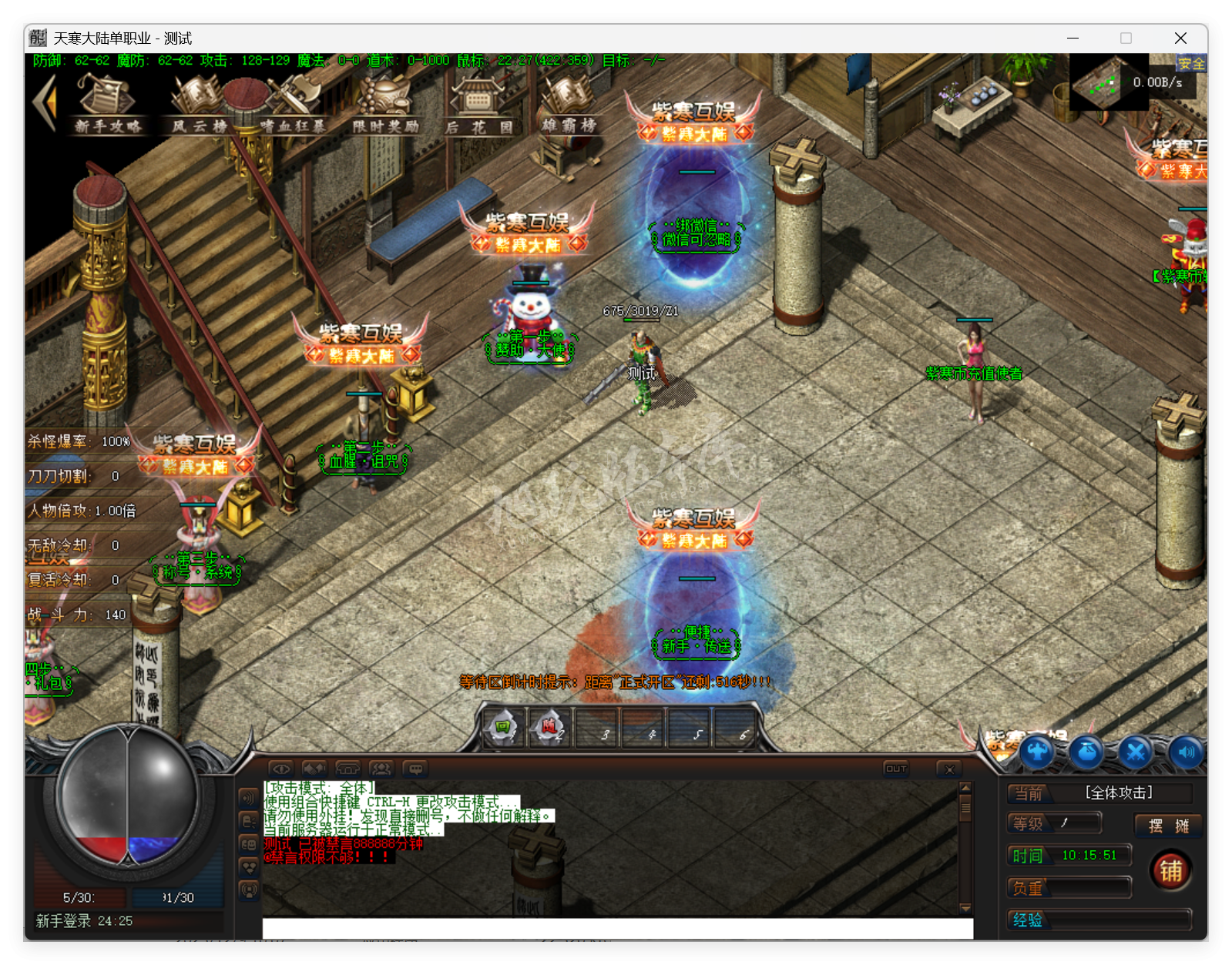Open the 限时奖励 timed rewards
1232x965 pixels.
[385, 104]
